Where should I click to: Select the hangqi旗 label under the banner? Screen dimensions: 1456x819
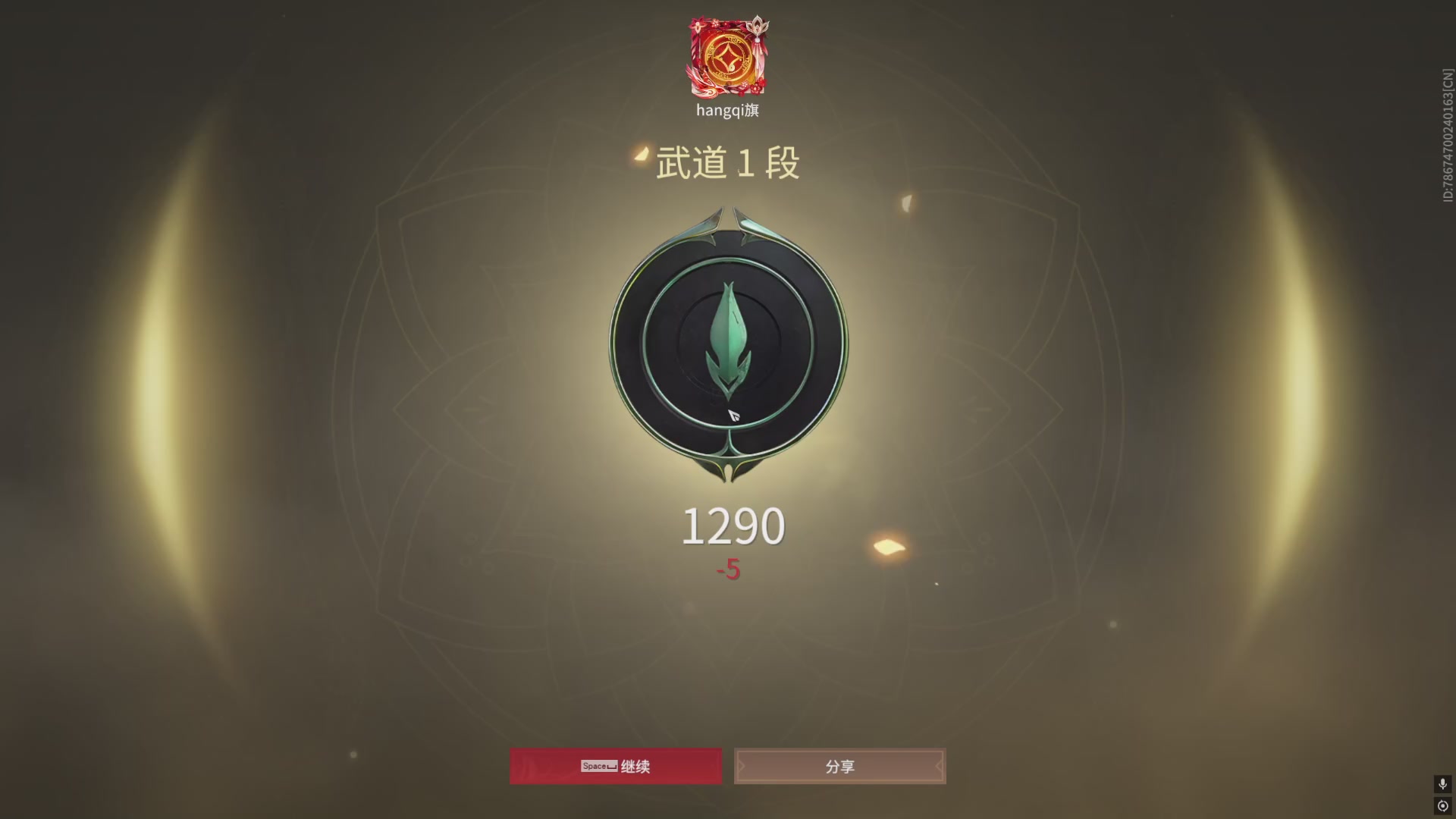[727, 110]
